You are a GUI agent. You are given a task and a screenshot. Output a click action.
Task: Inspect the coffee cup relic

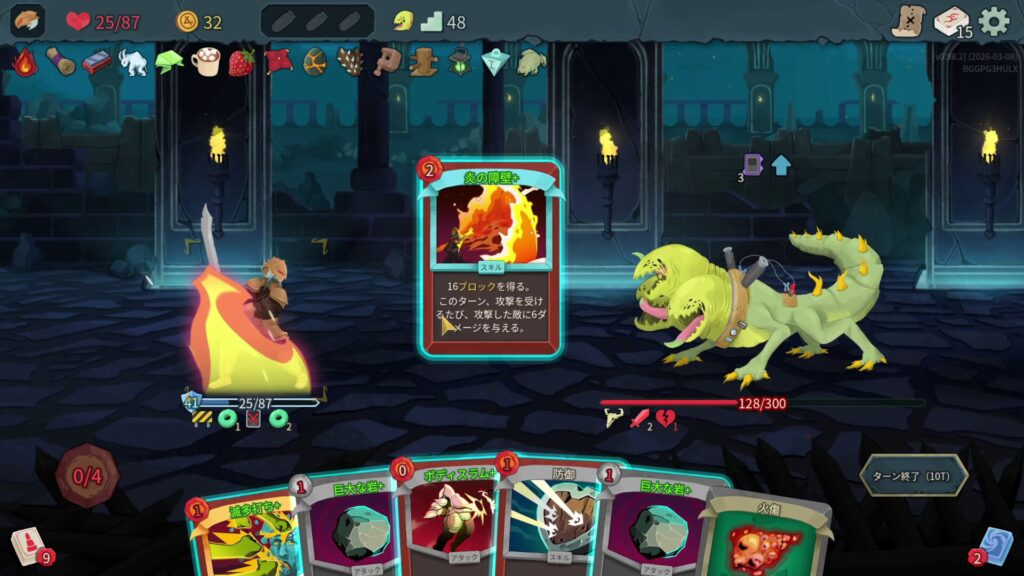click(205, 62)
